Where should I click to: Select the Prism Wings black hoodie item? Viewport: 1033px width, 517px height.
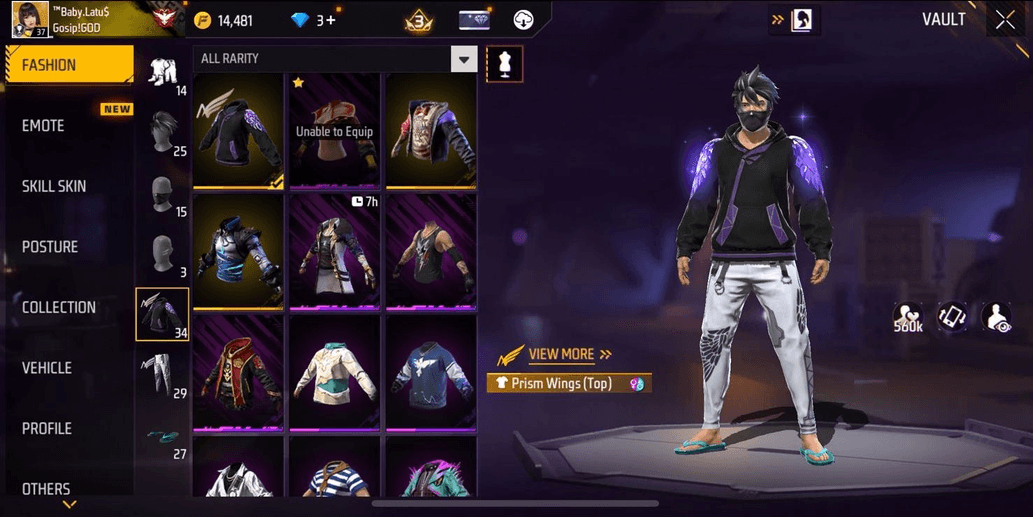(x=237, y=130)
